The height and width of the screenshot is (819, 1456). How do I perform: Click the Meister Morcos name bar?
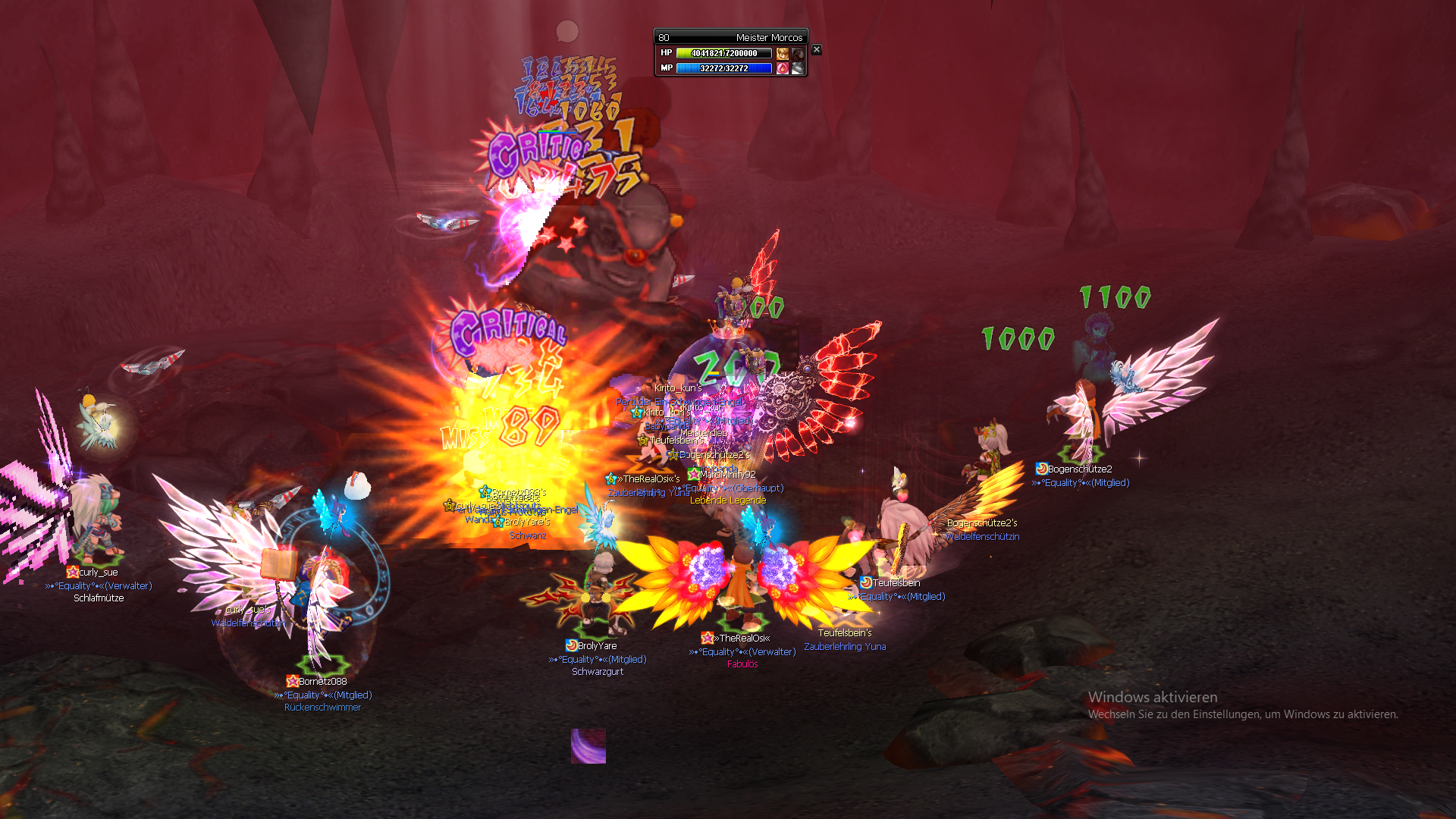tap(730, 37)
